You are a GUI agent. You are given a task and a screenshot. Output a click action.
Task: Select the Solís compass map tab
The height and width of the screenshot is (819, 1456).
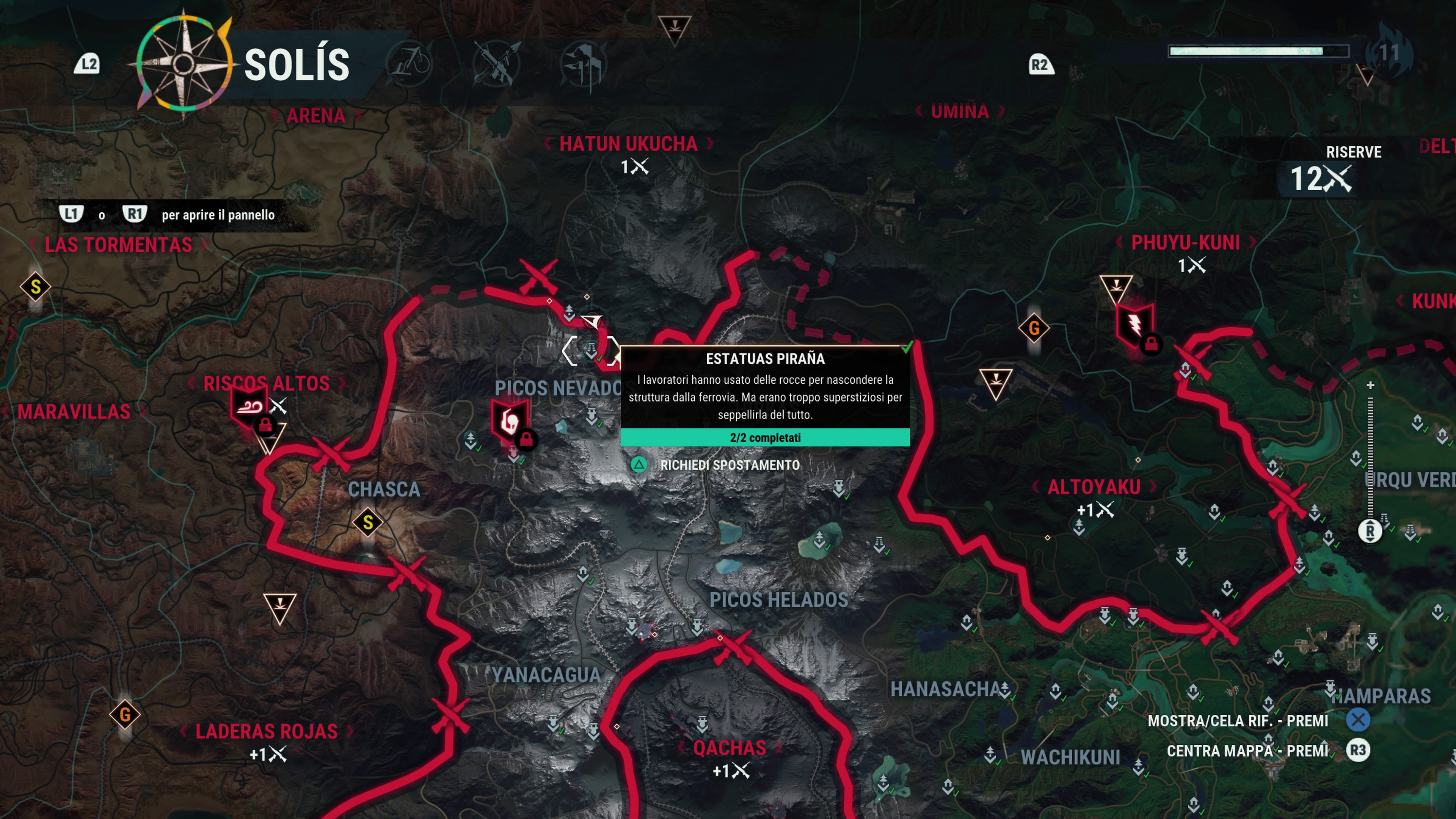pos(183,64)
